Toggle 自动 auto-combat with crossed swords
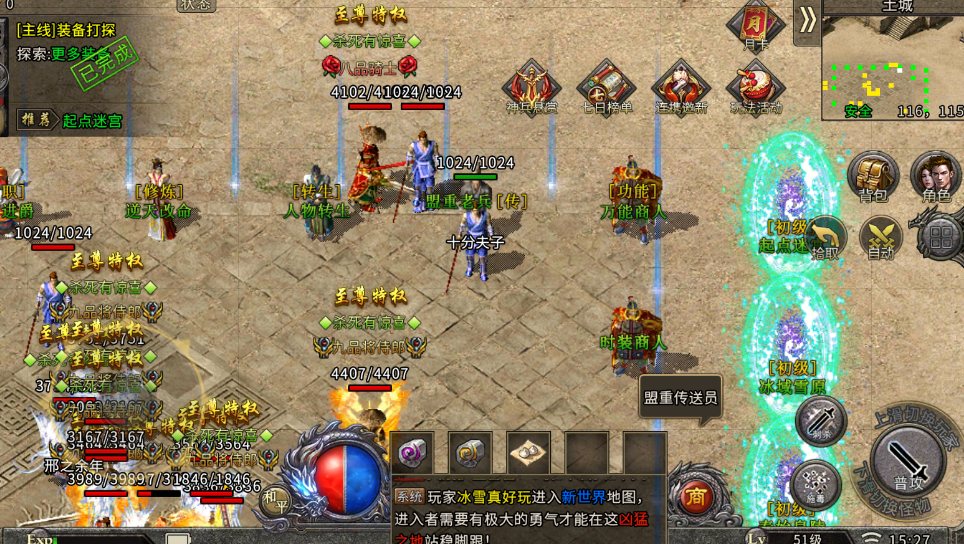The image size is (964, 544). pyautogui.click(x=881, y=240)
